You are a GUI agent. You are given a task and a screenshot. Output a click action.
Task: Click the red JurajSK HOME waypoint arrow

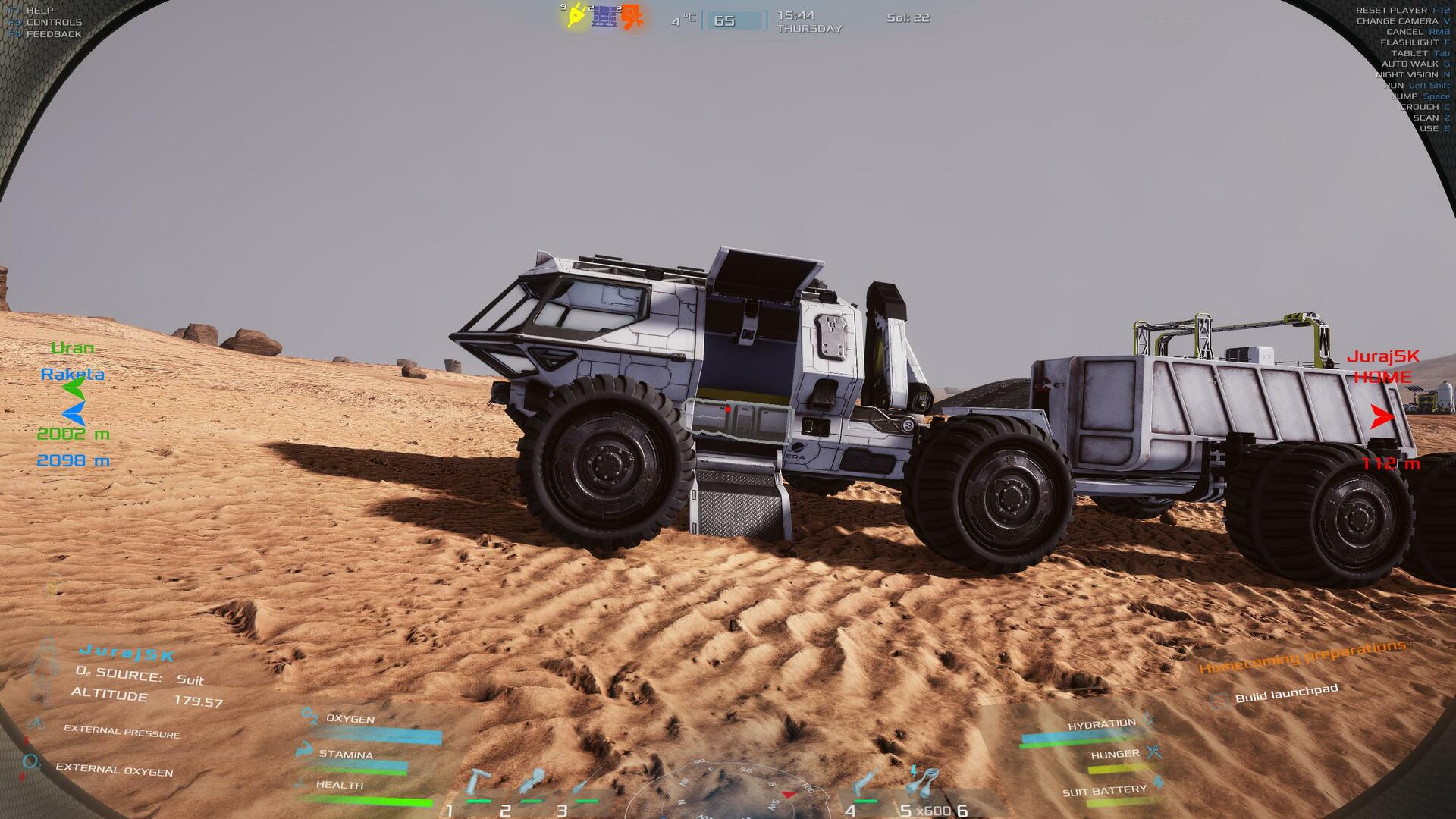1382,416
